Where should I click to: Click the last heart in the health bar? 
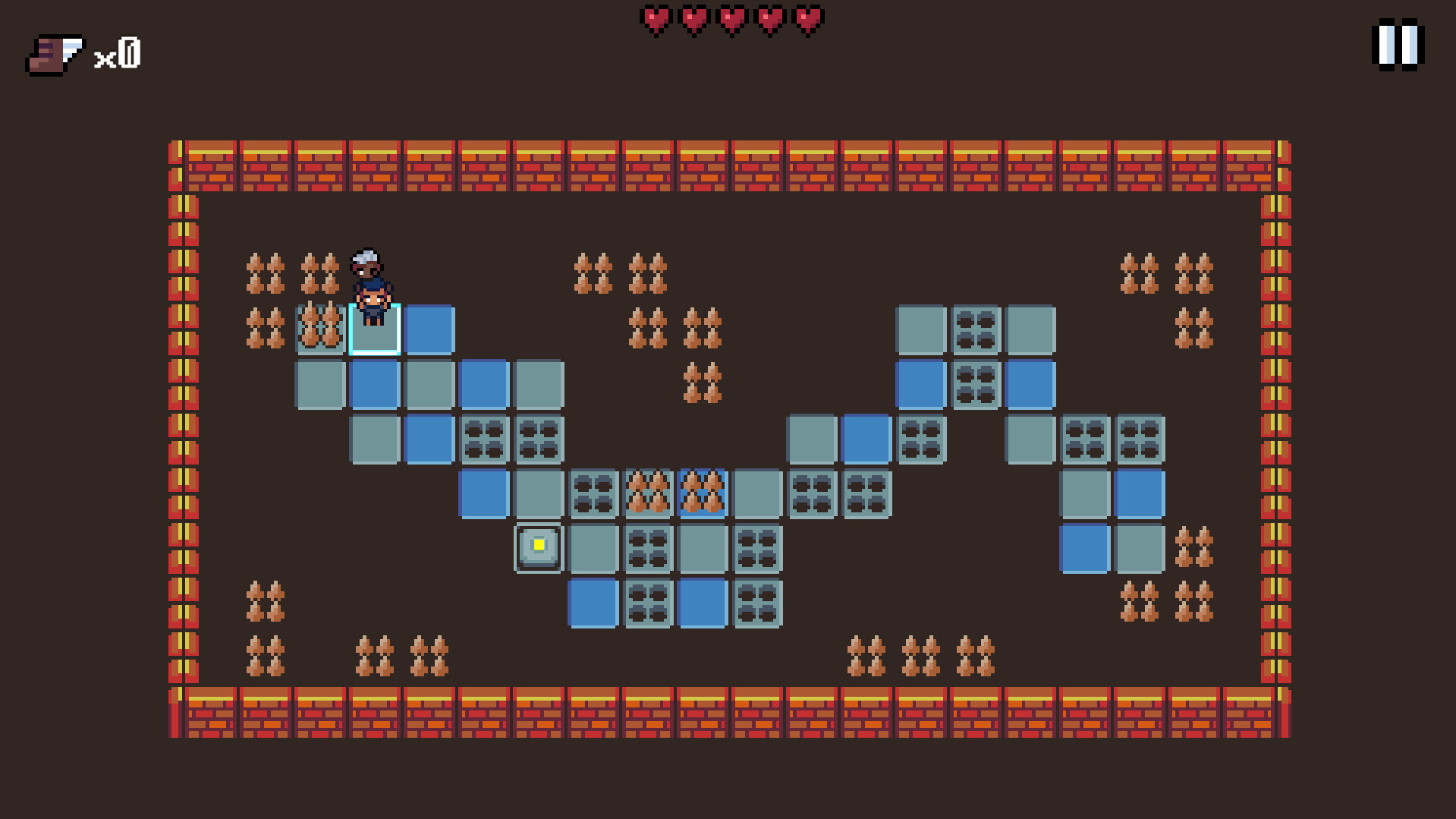807,19
